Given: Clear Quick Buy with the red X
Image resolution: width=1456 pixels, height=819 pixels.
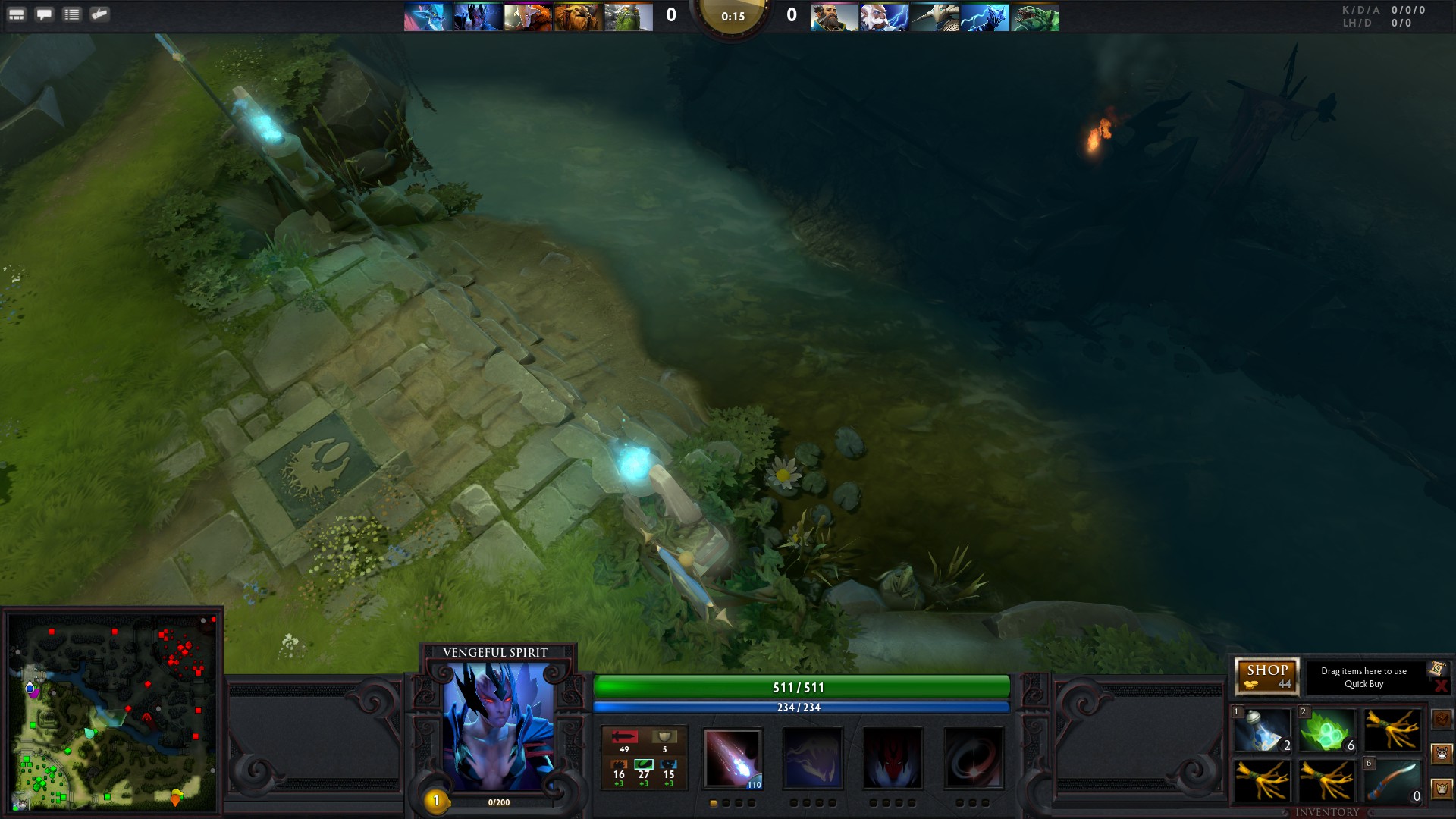Looking at the screenshot, I should (1441, 686).
